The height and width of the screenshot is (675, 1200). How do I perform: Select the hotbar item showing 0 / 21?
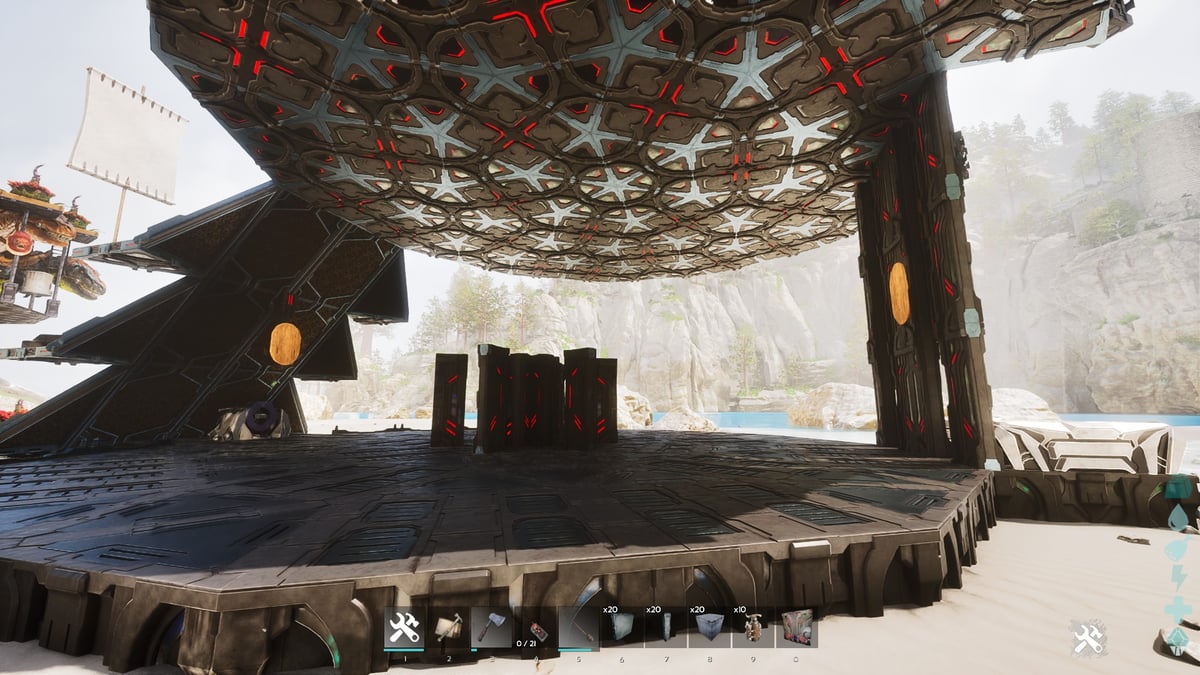point(535,628)
